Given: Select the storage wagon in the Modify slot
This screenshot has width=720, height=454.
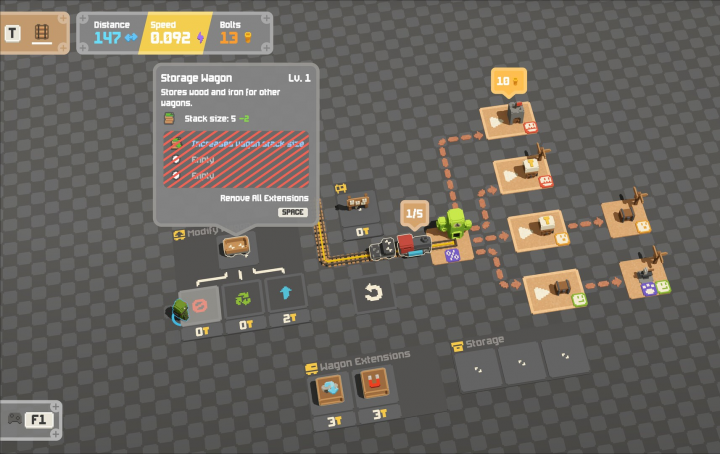Looking at the screenshot, I should pyautogui.click(x=238, y=247).
